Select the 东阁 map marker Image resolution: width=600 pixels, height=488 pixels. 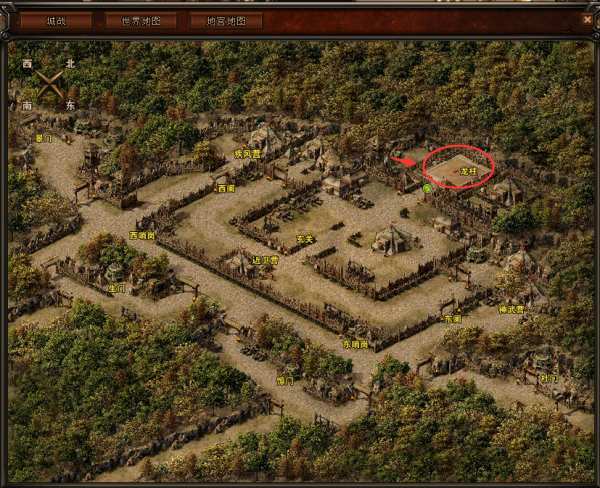coord(453,319)
